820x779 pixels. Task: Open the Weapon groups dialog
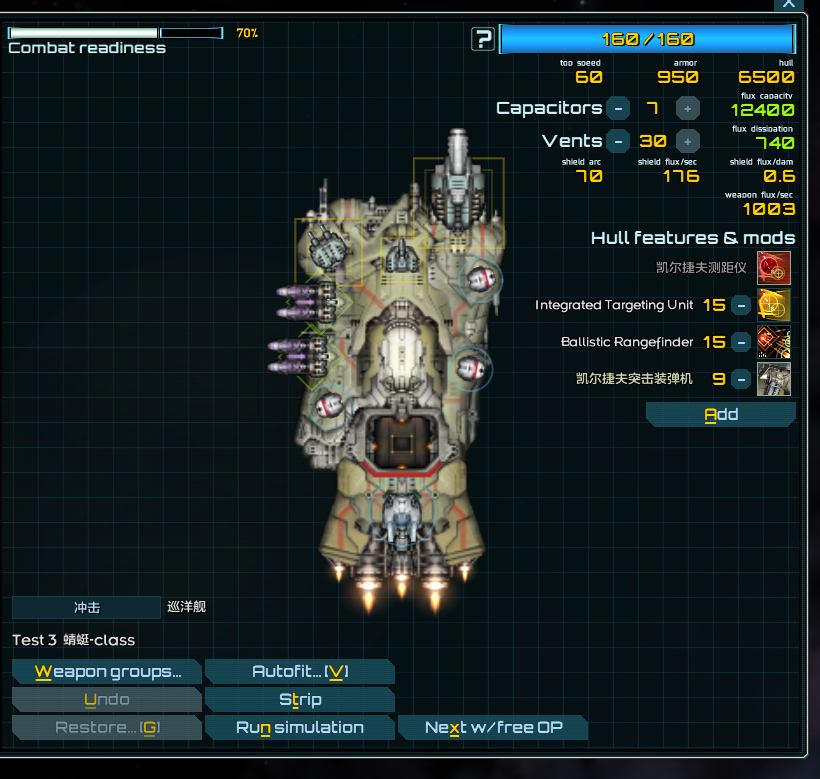(107, 672)
